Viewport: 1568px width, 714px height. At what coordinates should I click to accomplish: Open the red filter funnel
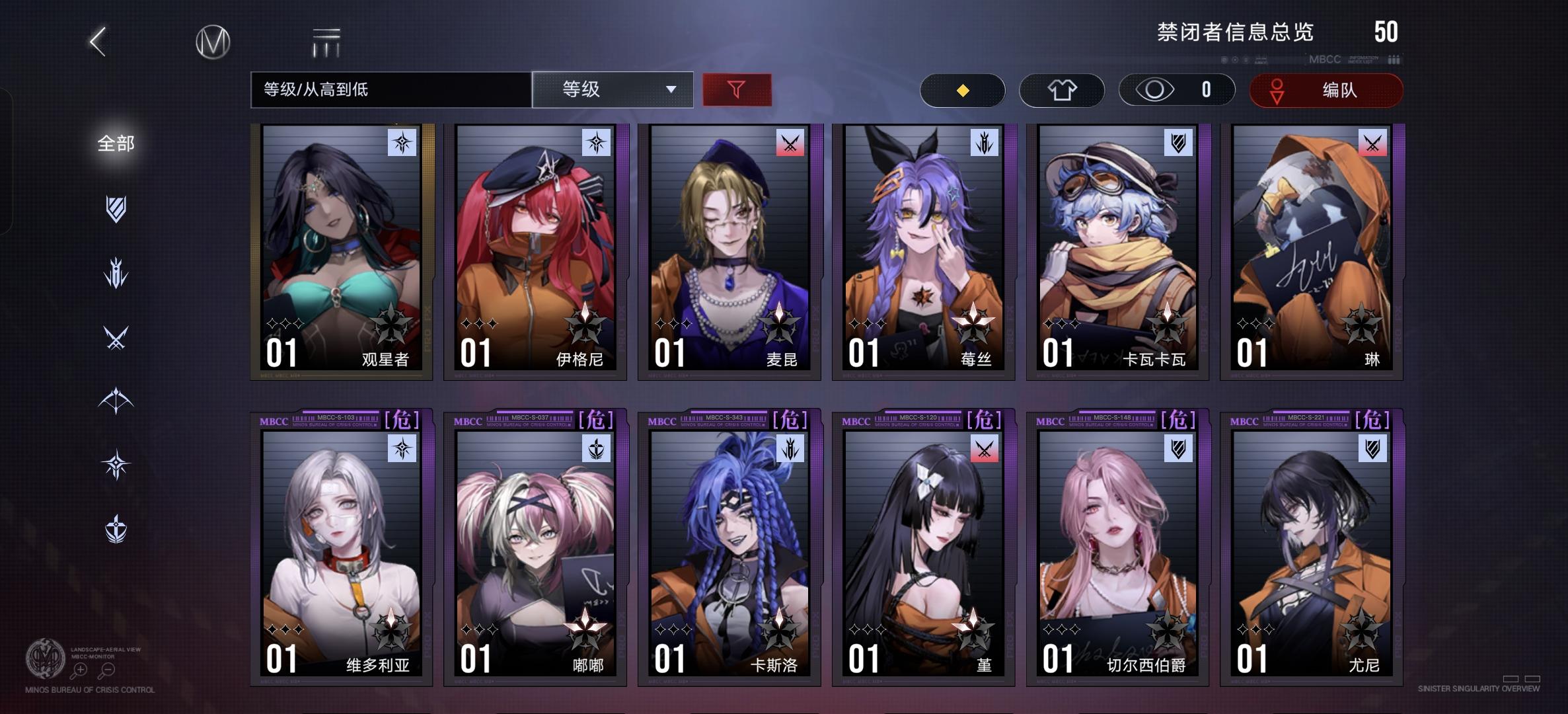(x=737, y=90)
